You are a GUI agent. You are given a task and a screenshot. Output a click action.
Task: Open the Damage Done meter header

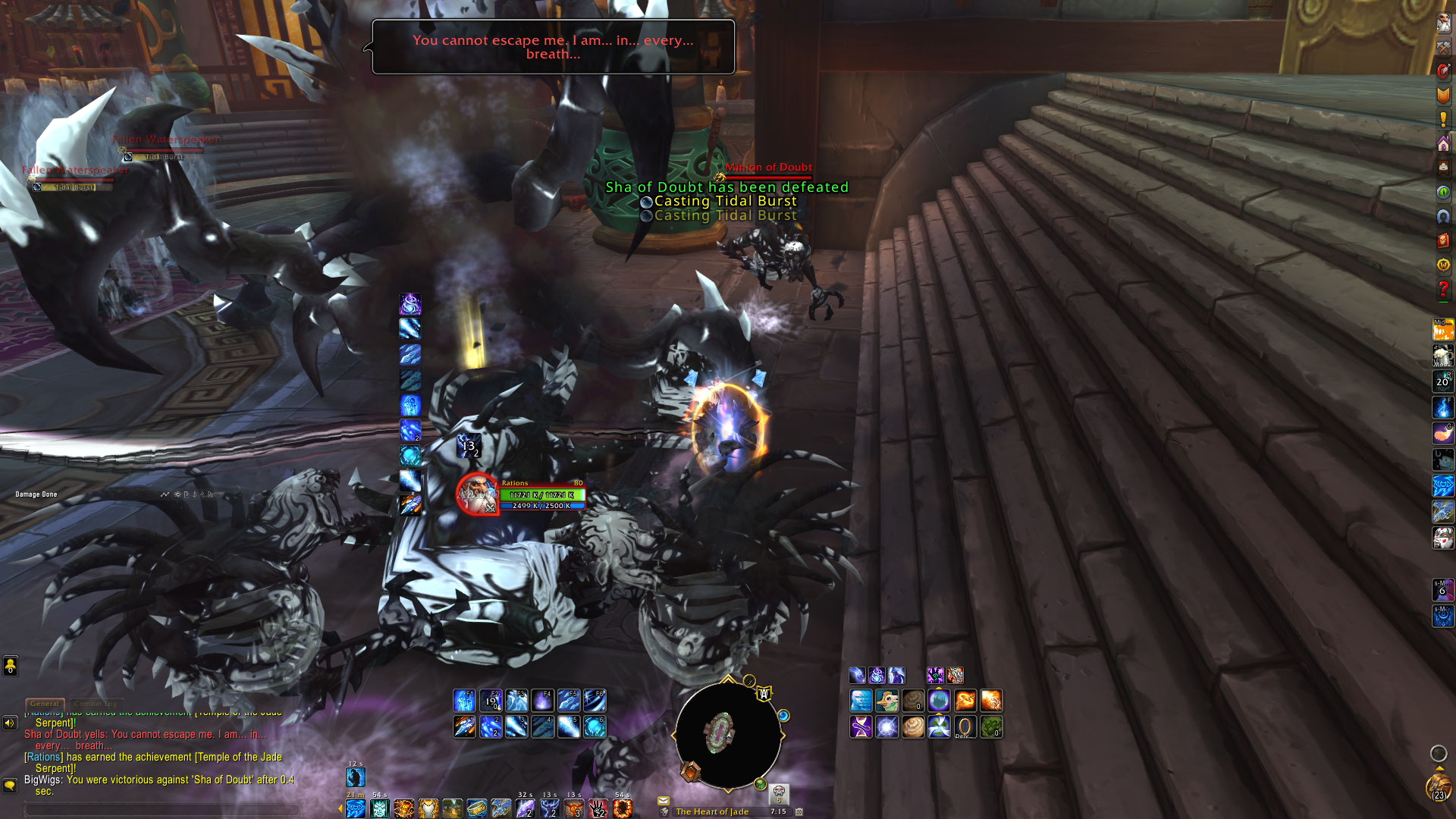point(36,494)
